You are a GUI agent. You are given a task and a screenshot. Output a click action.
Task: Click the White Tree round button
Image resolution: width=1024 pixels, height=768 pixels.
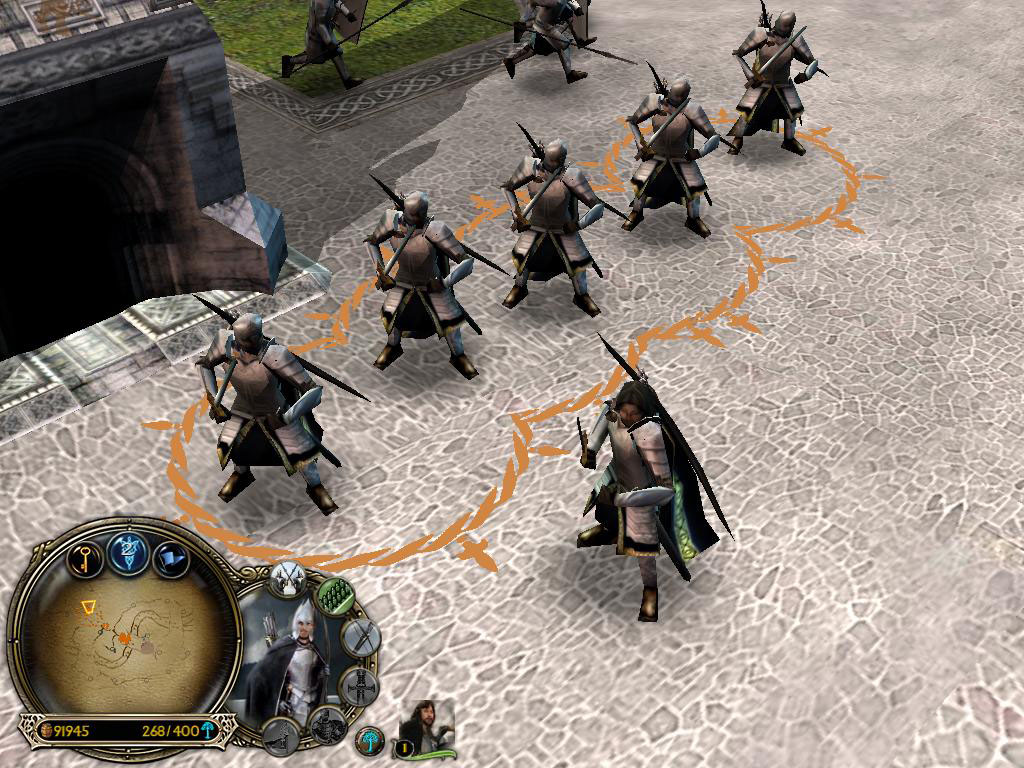370,741
